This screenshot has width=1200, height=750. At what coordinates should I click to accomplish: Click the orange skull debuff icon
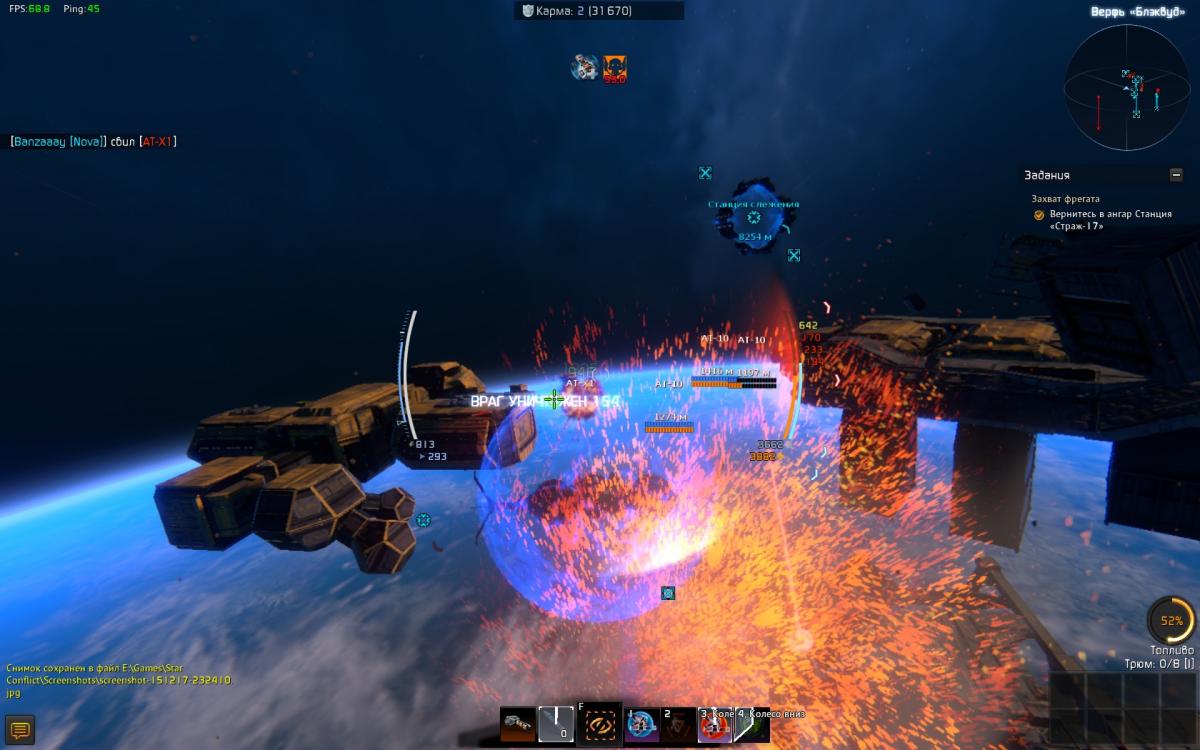[x=615, y=68]
